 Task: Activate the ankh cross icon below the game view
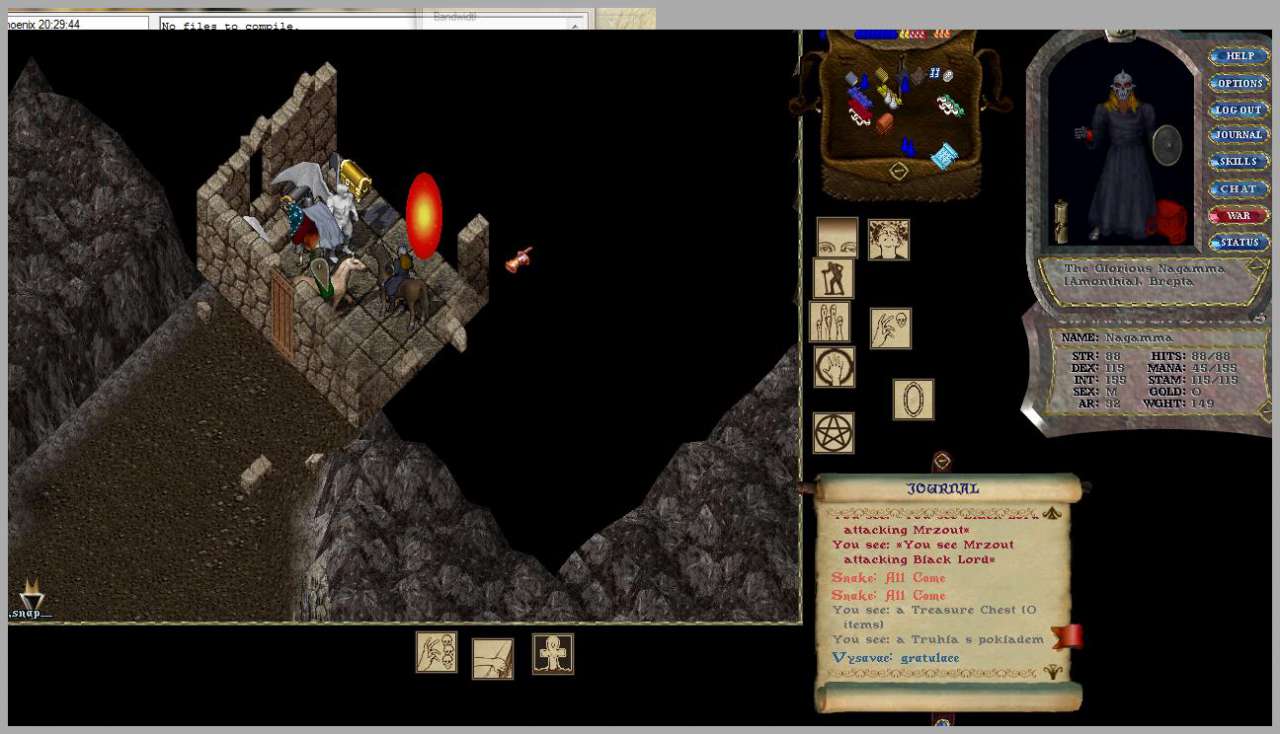[x=553, y=654]
